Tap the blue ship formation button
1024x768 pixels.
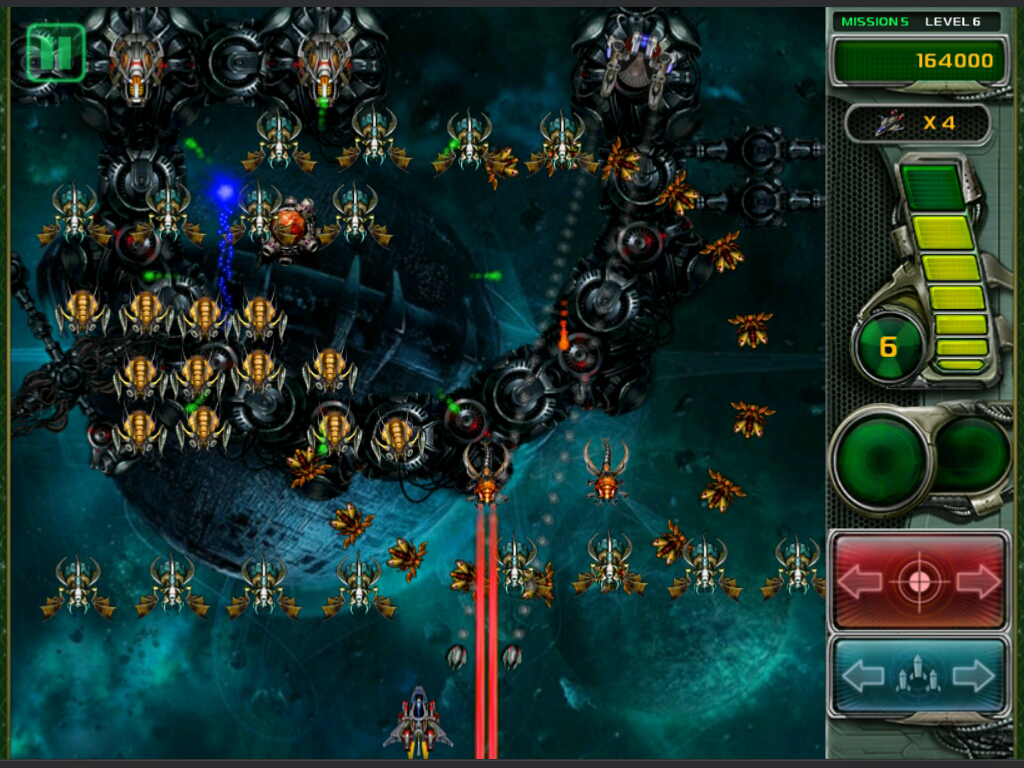tap(919, 677)
